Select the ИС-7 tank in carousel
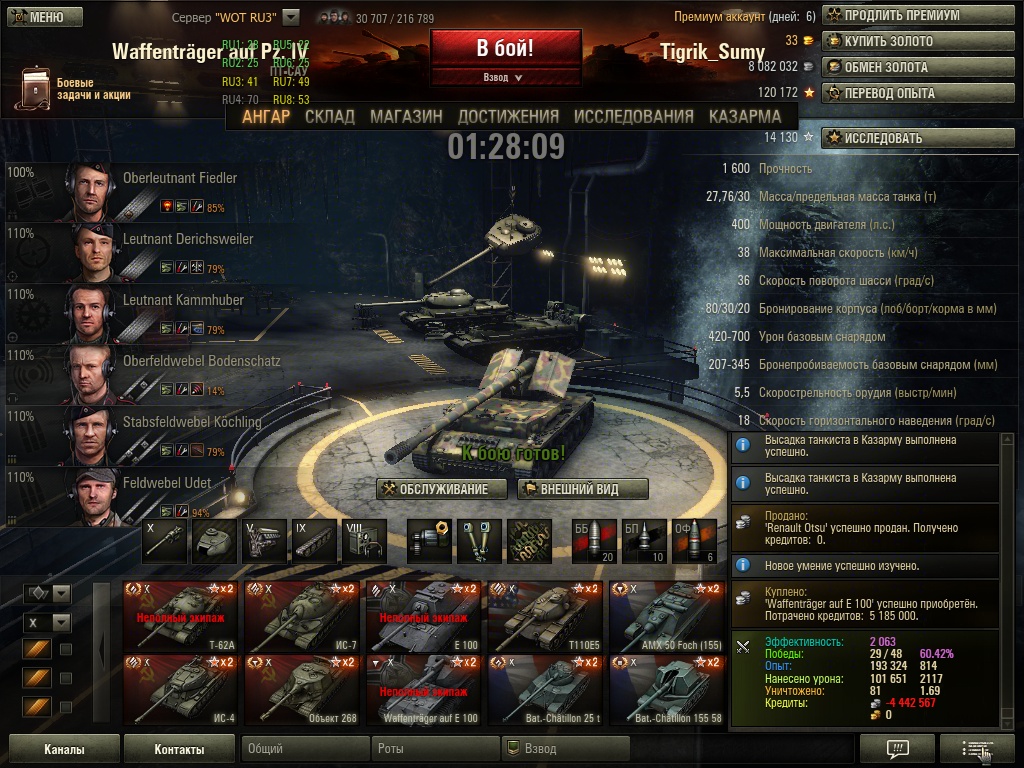Viewport: 1024px width, 768px height. (301, 613)
